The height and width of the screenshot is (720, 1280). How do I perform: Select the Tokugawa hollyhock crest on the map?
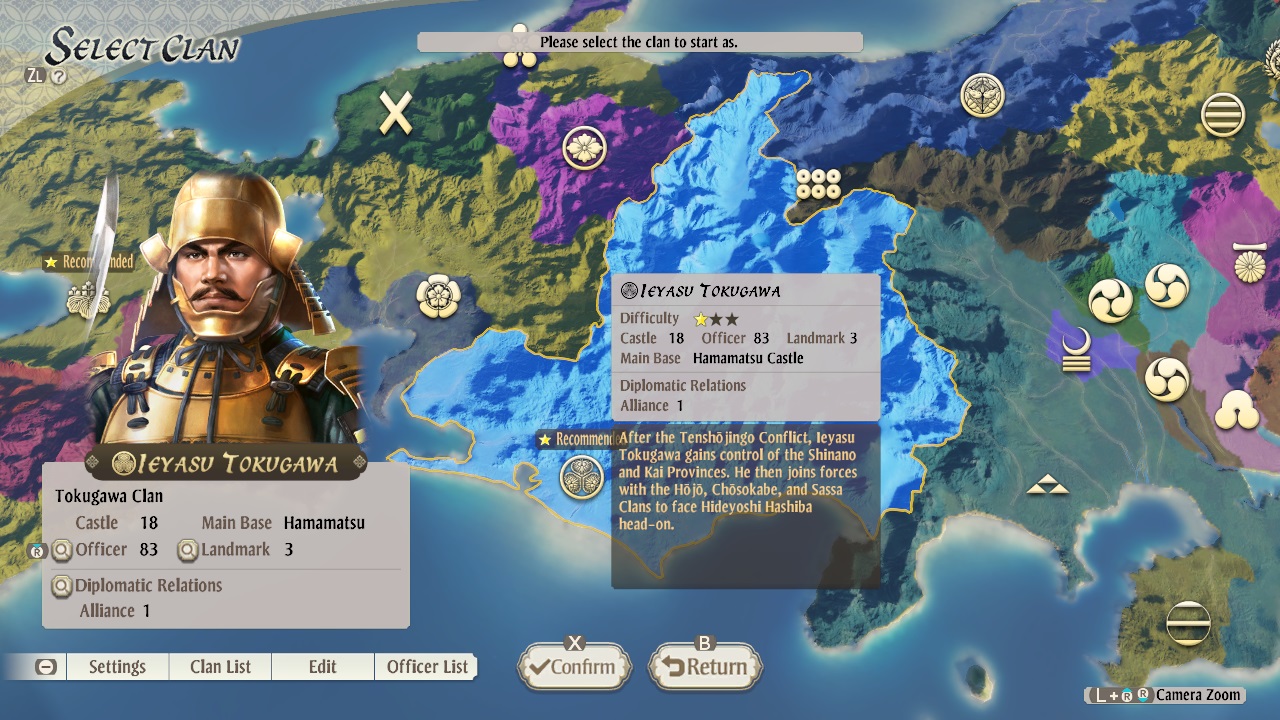coord(583,477)
